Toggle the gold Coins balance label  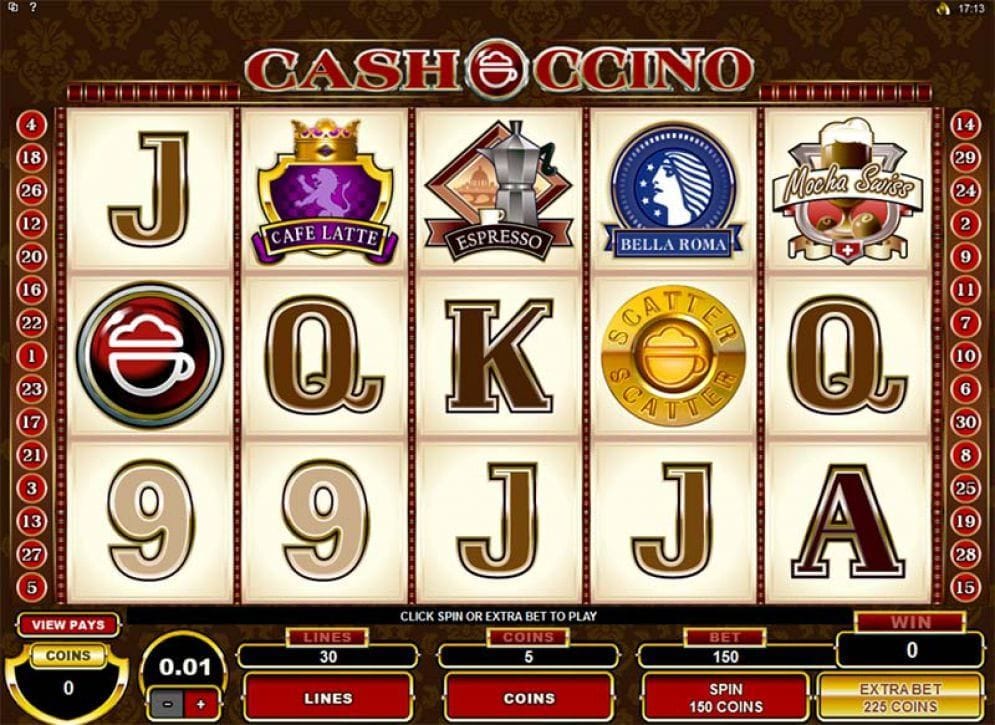(x=67, y=656)
